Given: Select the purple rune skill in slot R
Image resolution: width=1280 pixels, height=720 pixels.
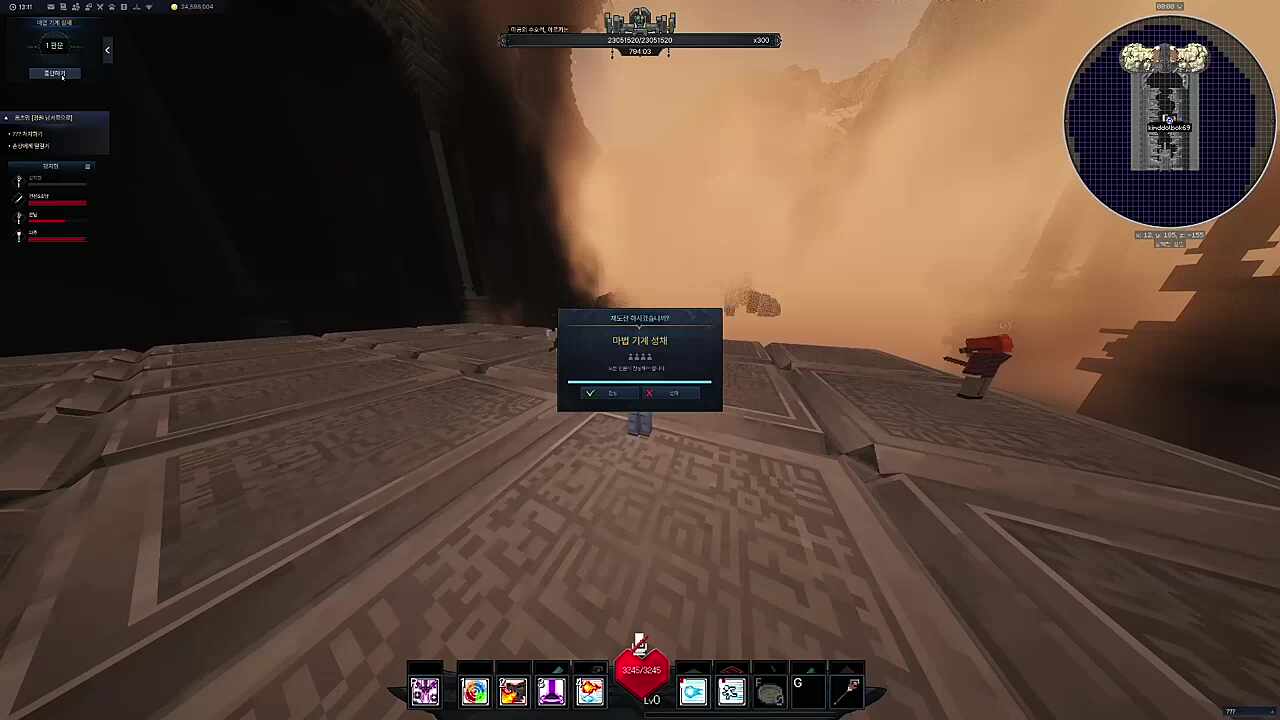Looking at the screenshot, I should point(425,691).
